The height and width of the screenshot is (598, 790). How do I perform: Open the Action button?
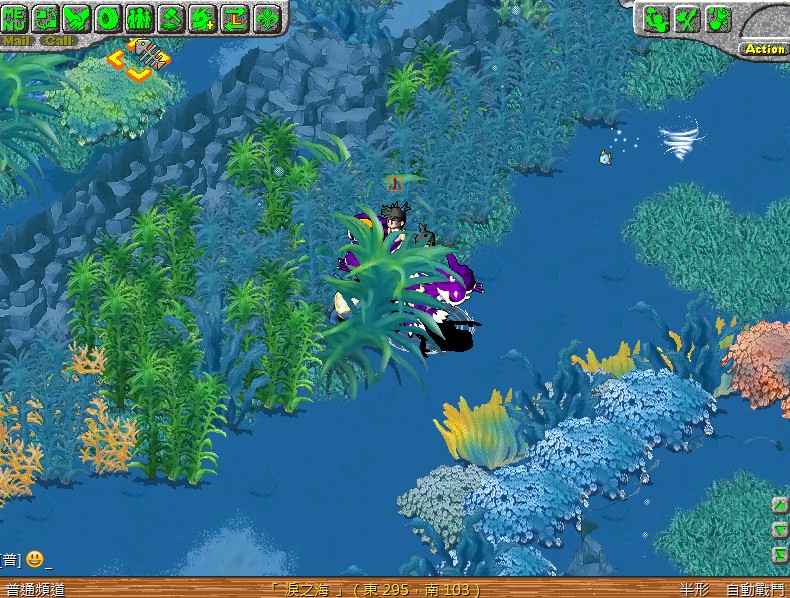click(x=765, y=48)
